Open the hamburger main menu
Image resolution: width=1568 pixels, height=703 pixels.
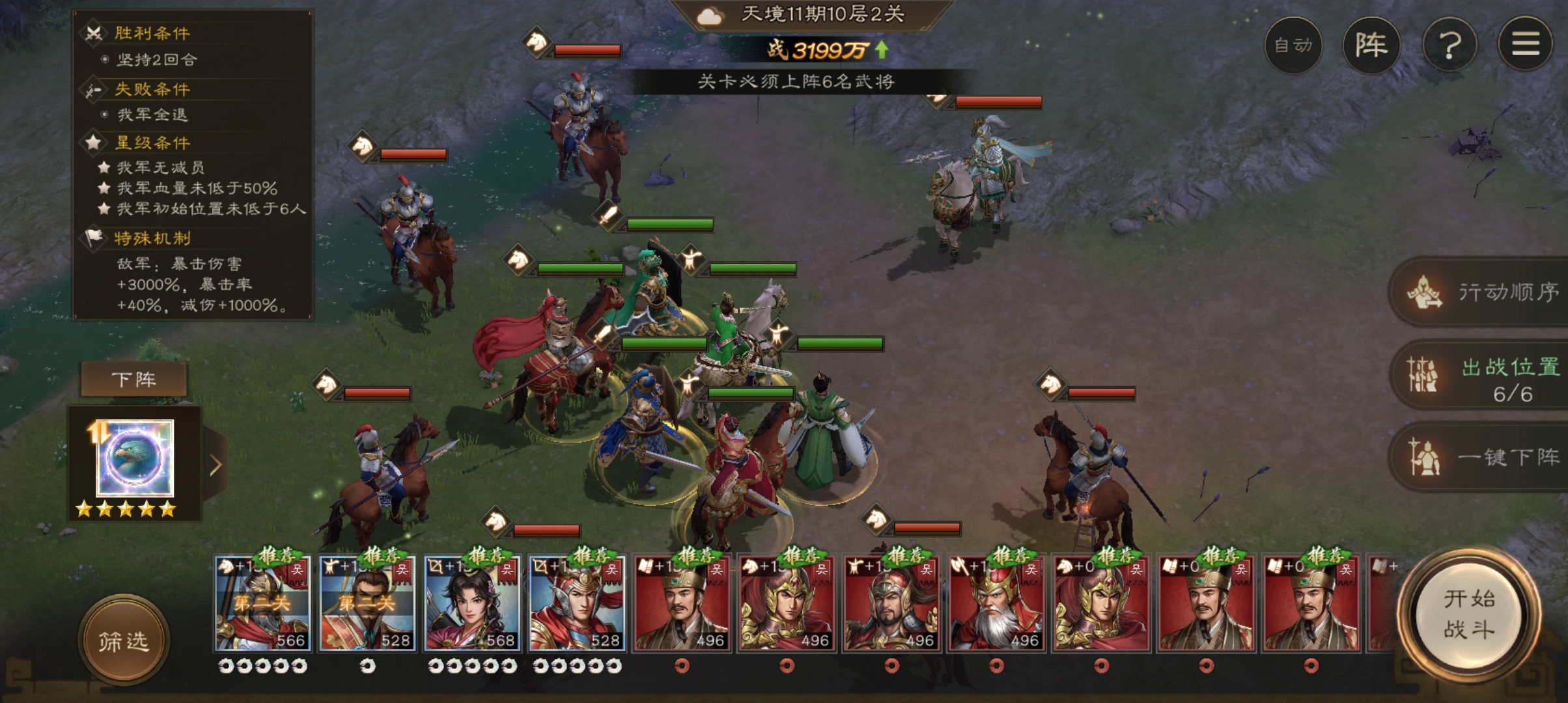click(x=1525, y=45)
